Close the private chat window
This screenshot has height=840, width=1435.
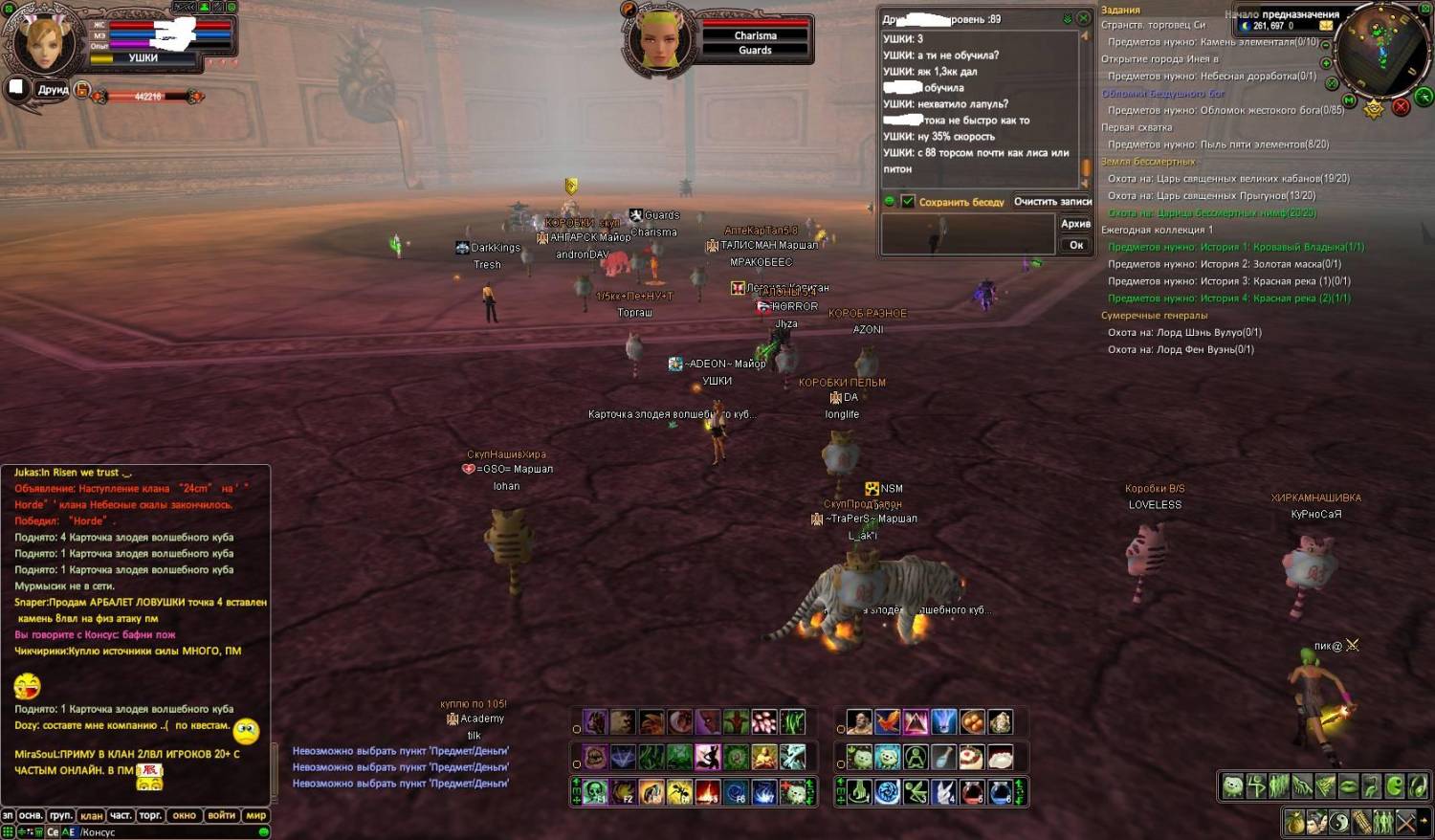pyautogui.click(x=1083, y=18)
